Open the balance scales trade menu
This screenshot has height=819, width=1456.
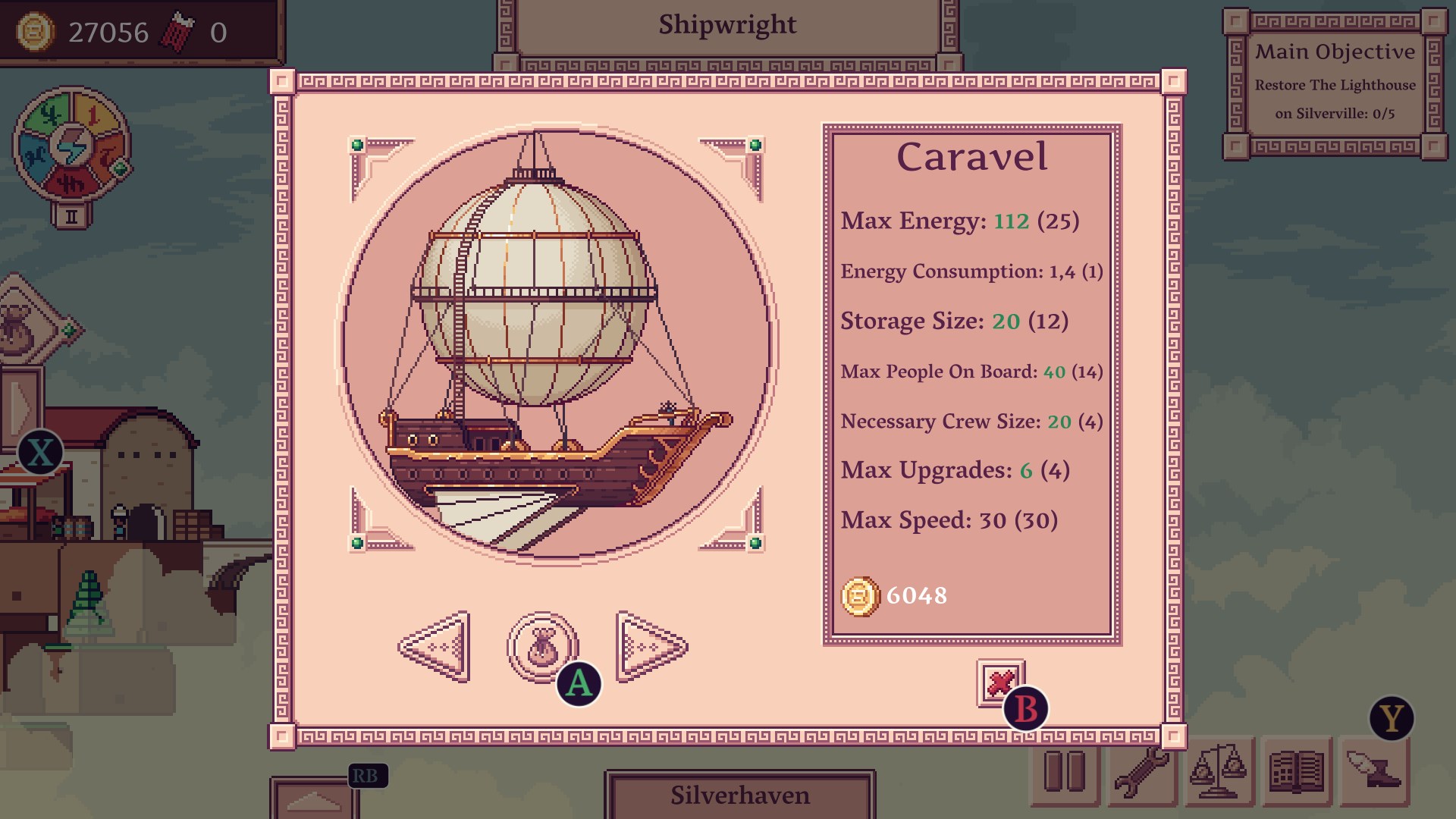1219,772
